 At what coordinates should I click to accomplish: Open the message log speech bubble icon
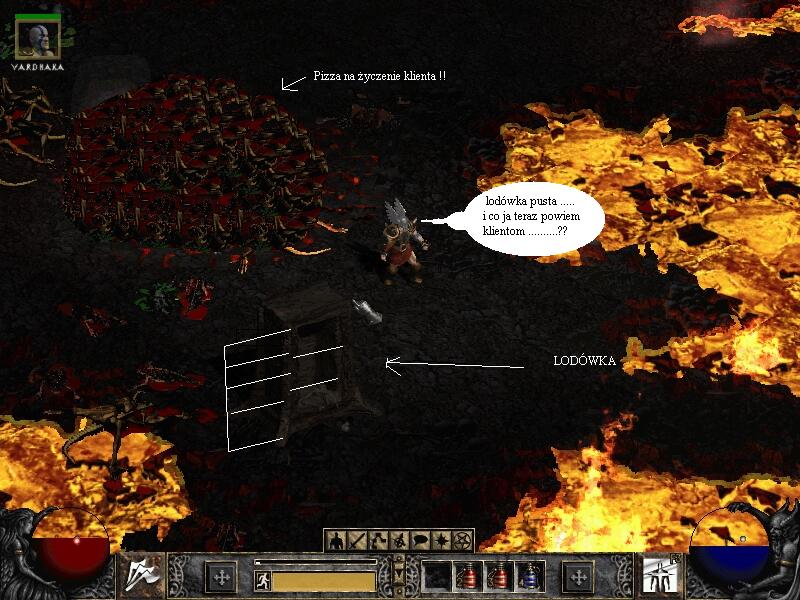click(x=420, y=541)
